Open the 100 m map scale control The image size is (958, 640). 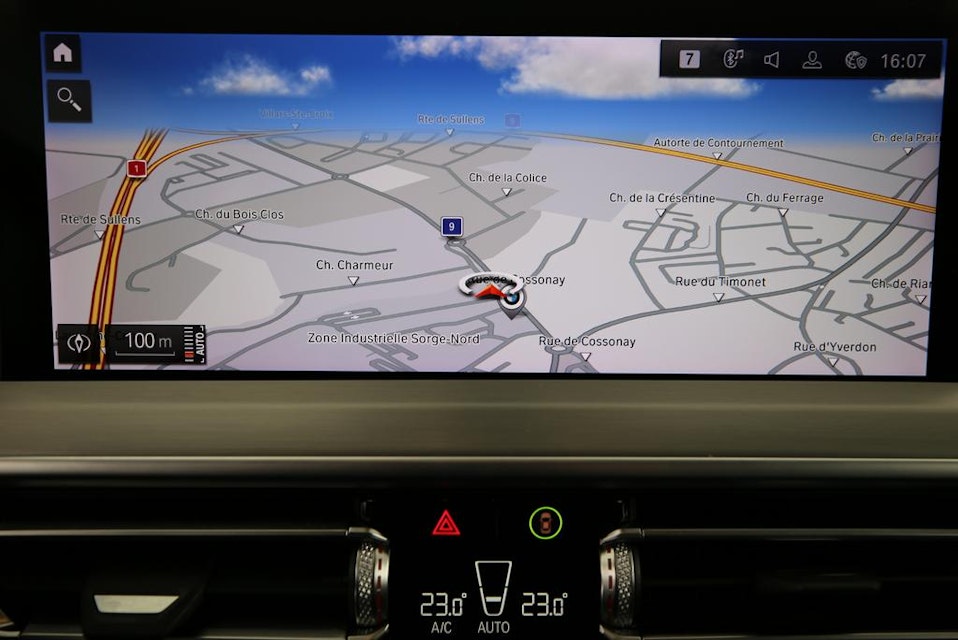147,342
